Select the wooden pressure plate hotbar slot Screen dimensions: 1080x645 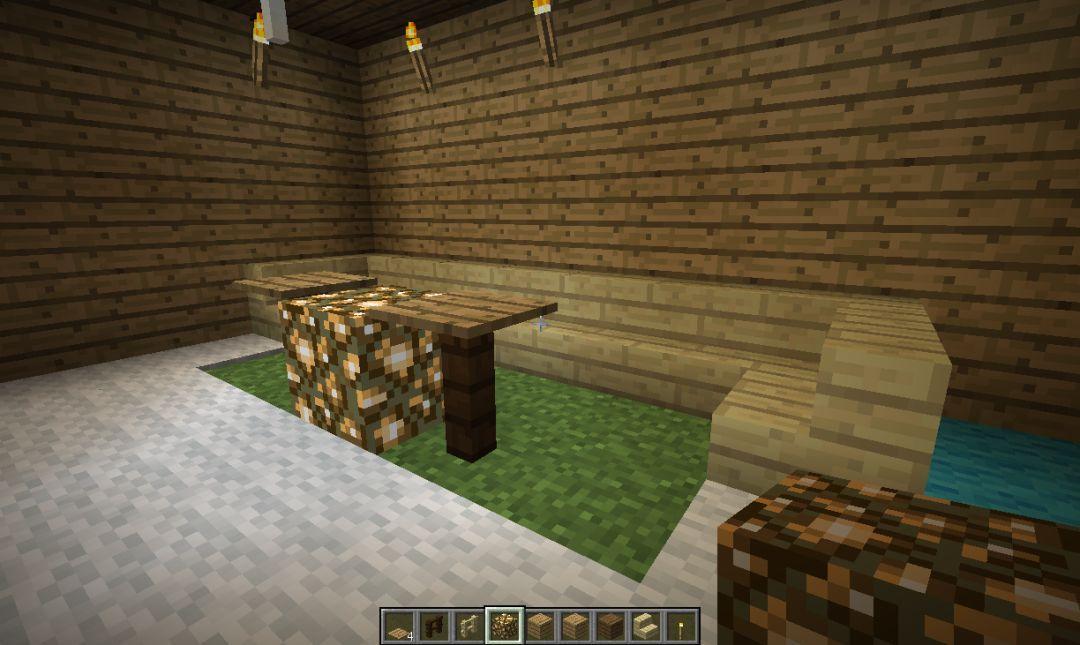[x=398, y=626]
